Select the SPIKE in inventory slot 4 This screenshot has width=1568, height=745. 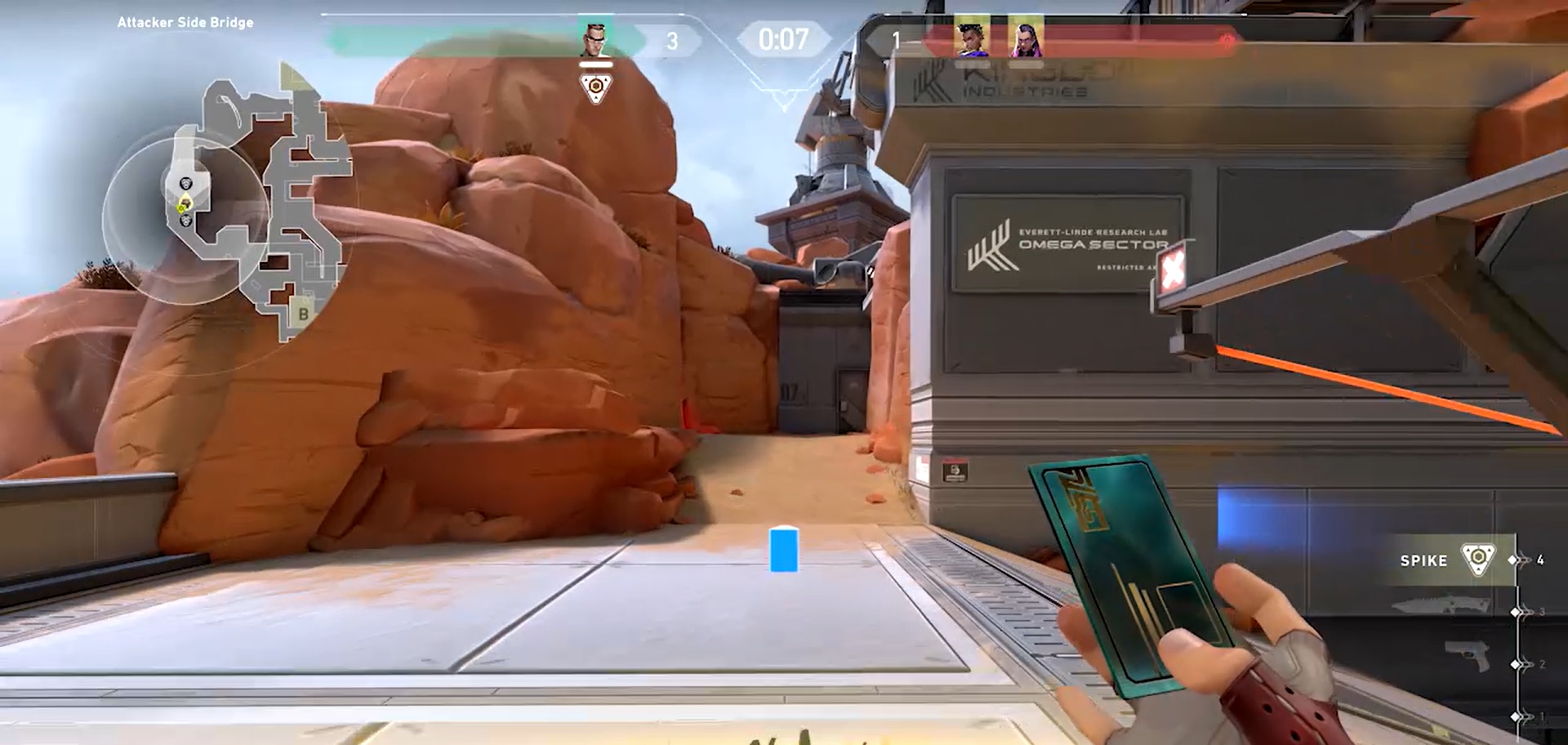coord(1478,560)
